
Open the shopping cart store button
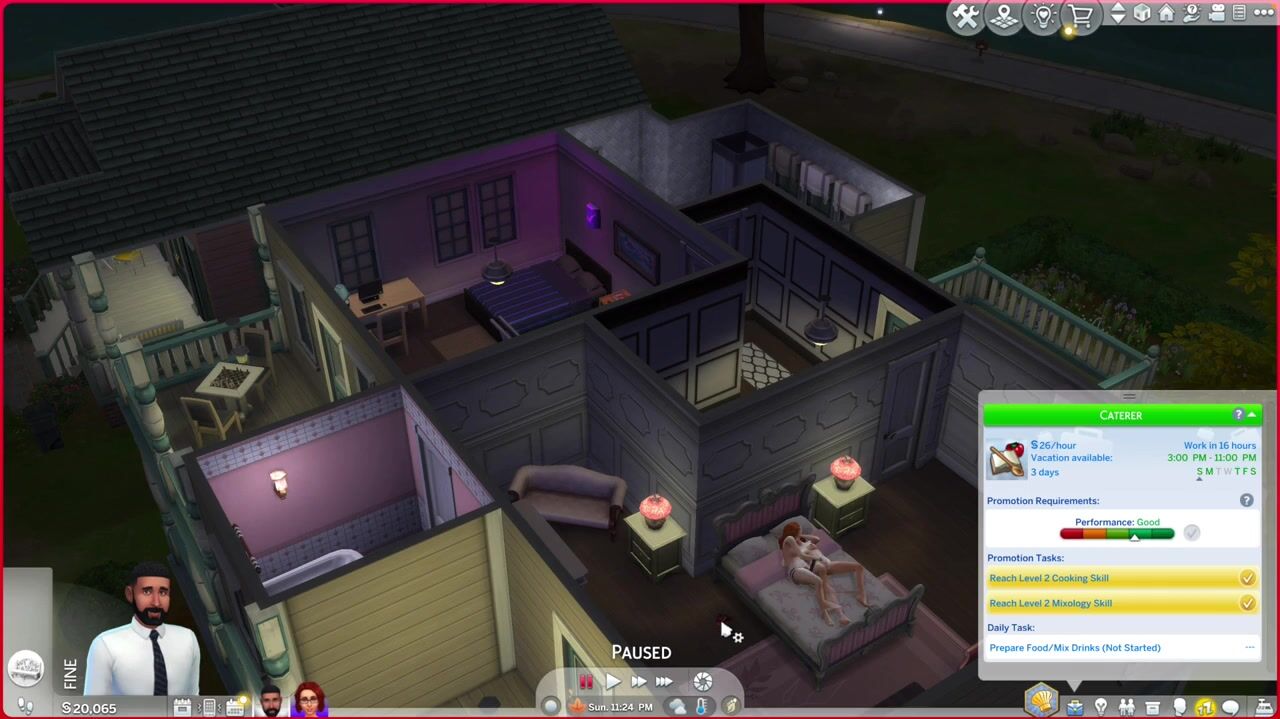click(x=1080, y=16)
